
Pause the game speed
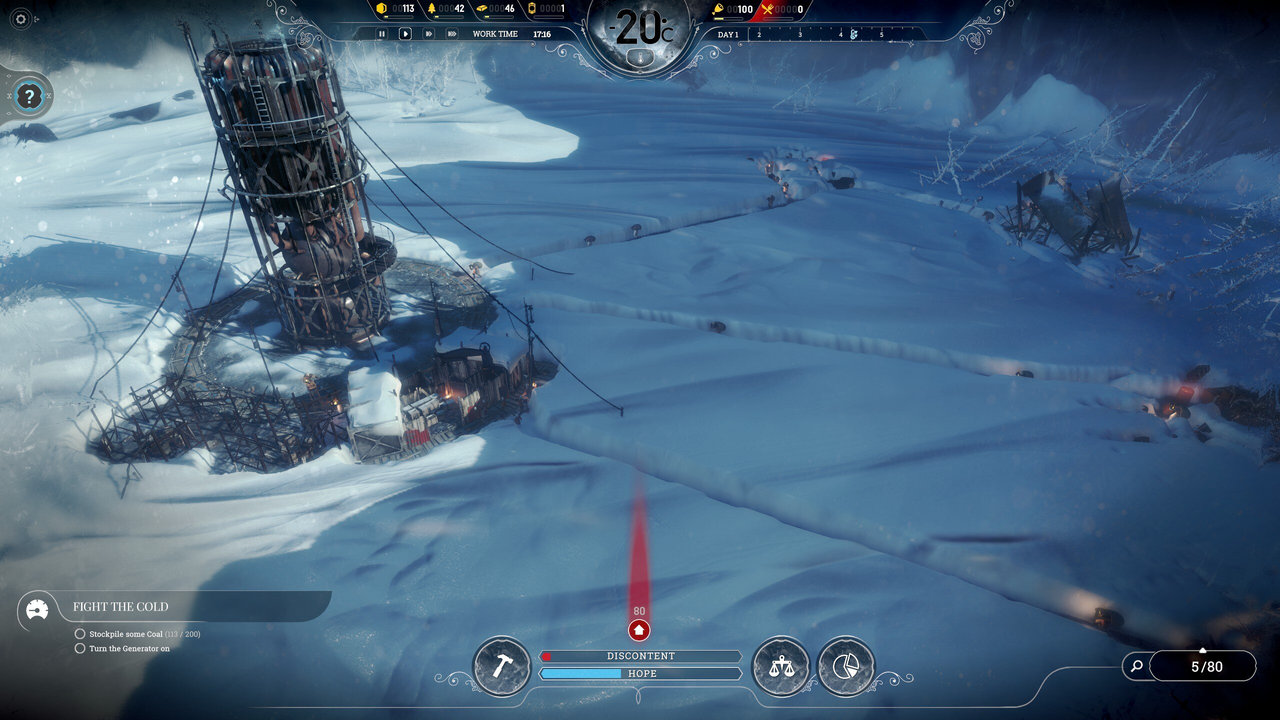pos(381,34)
